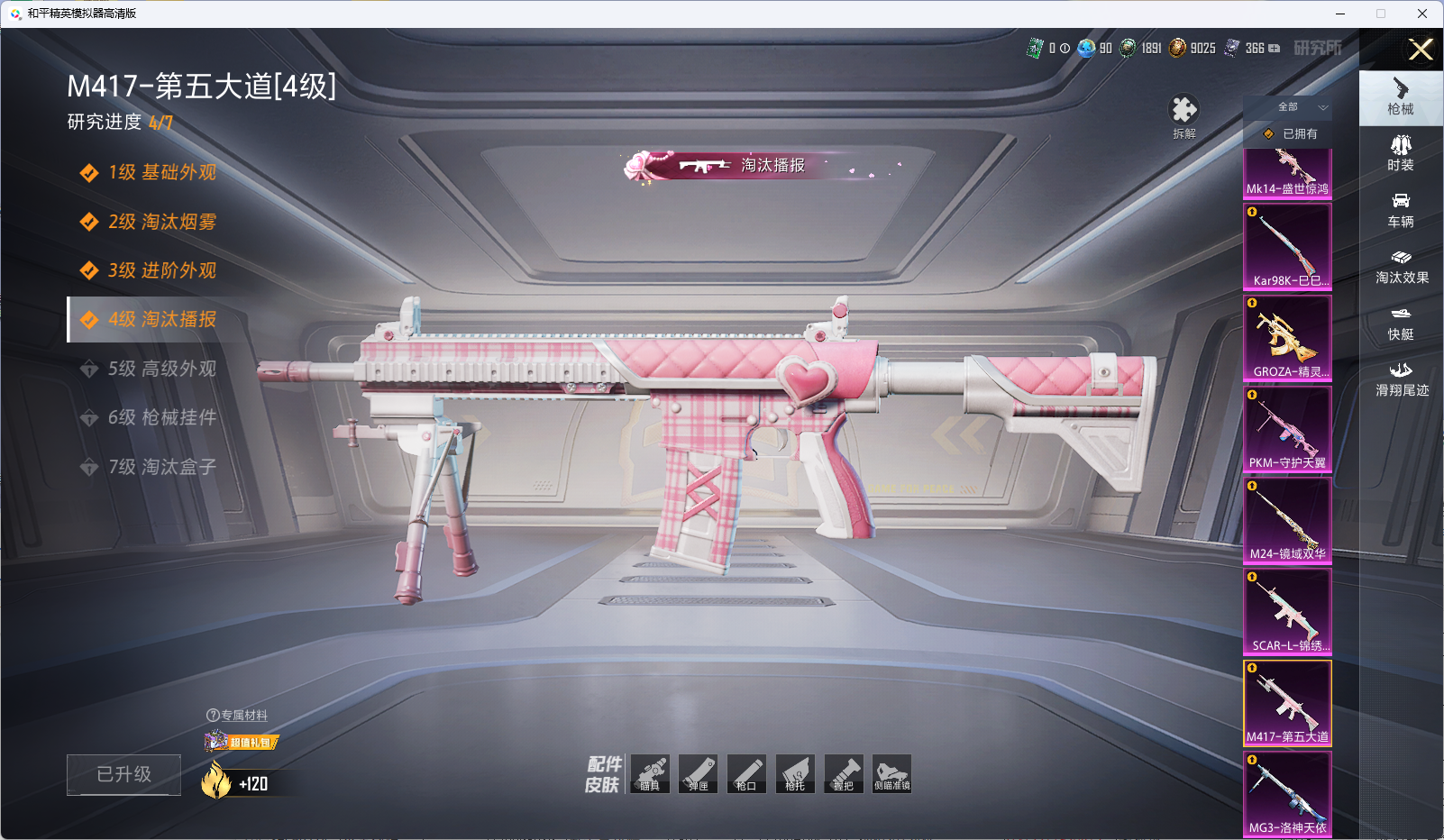Select the Mk14-盛世惊鸿 skin thumbnail
Screen dimensions: 1444x840
[x=1287, y=173]
